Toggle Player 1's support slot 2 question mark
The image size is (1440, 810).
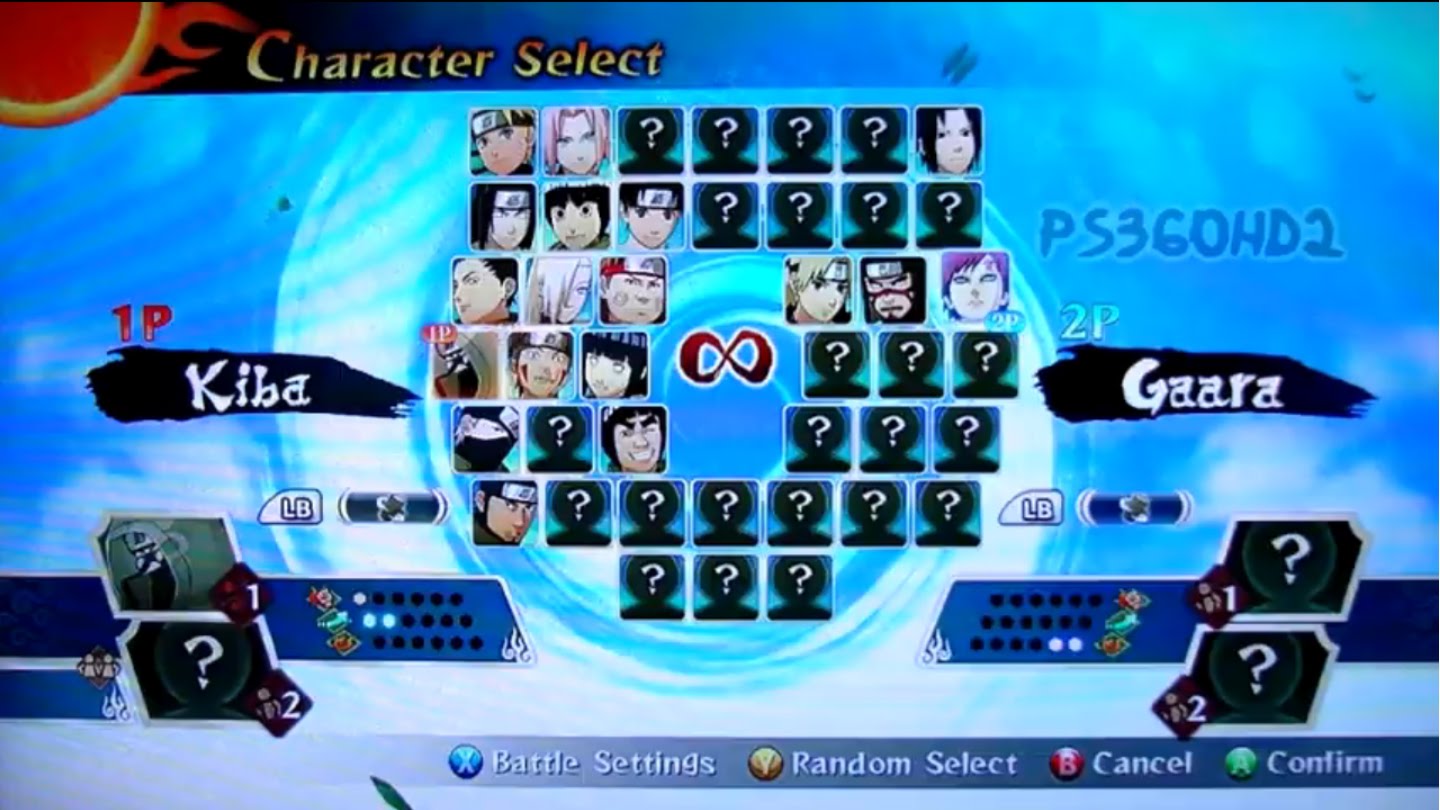coord(202,660)
